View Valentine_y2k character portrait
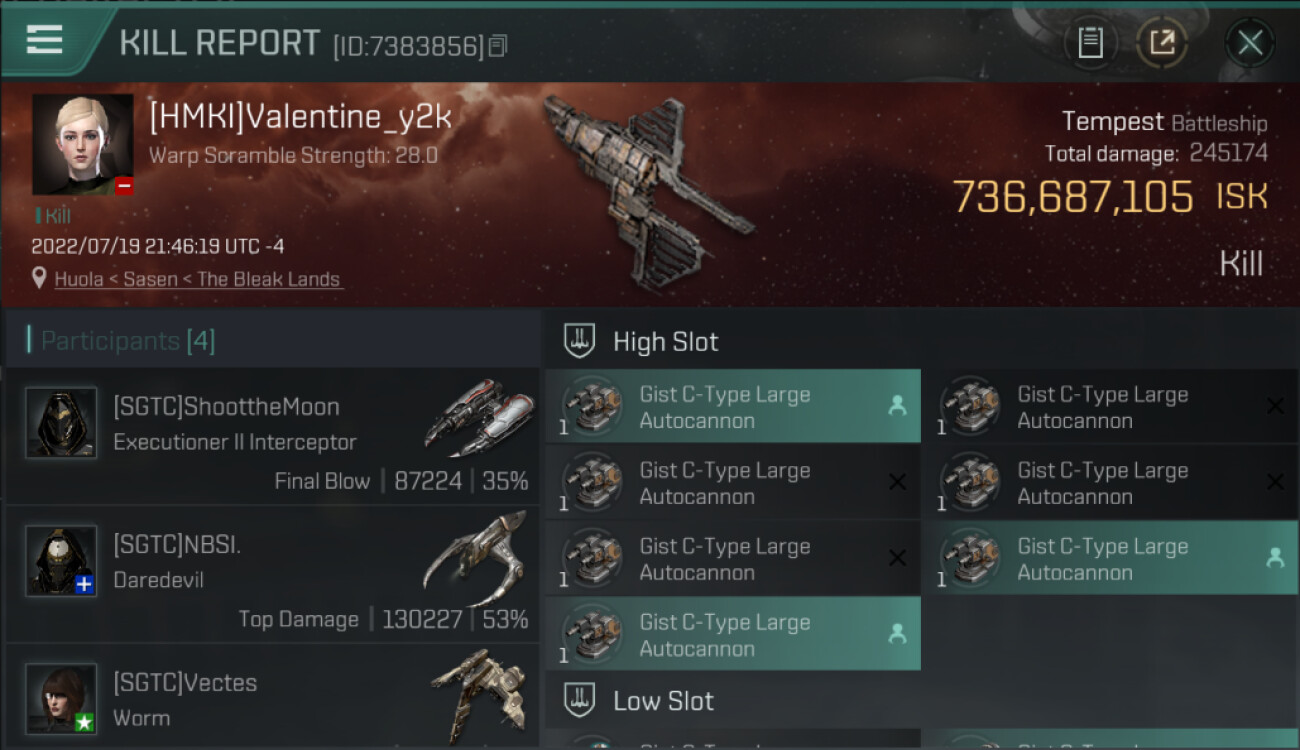The image size is (1300, 750). (82, 144)
